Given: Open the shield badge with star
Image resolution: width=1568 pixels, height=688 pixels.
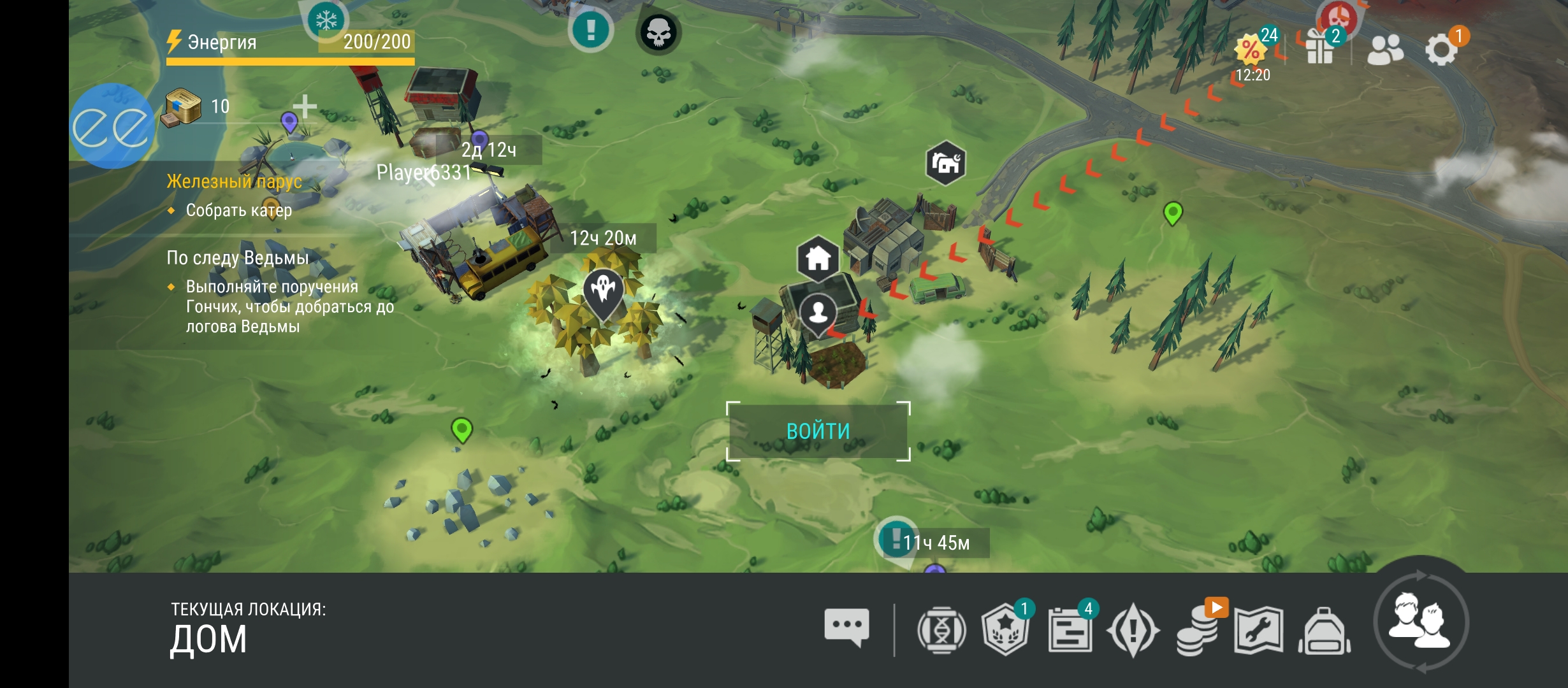Looking at the screenshot, I should pos(1005,631).
